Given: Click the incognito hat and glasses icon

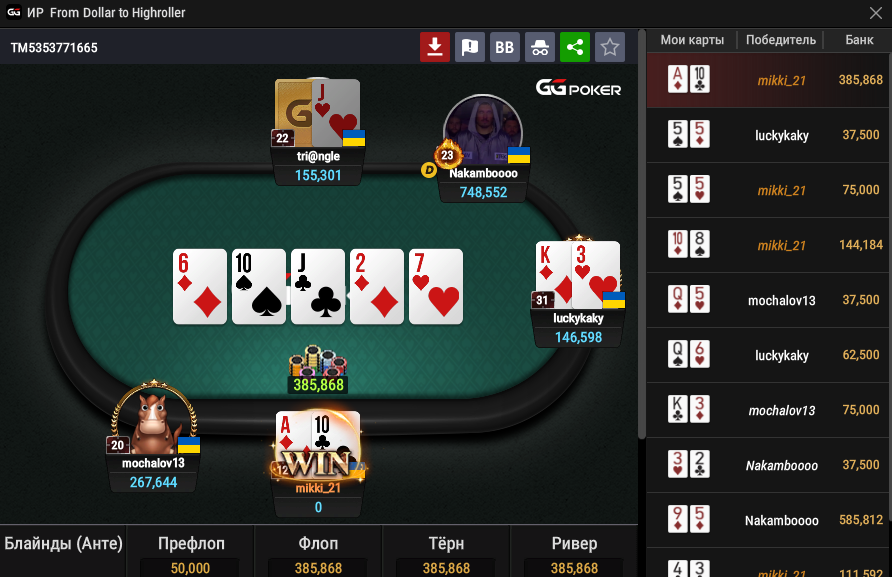Looking at the screenshot, I should [x=539, y=46].
